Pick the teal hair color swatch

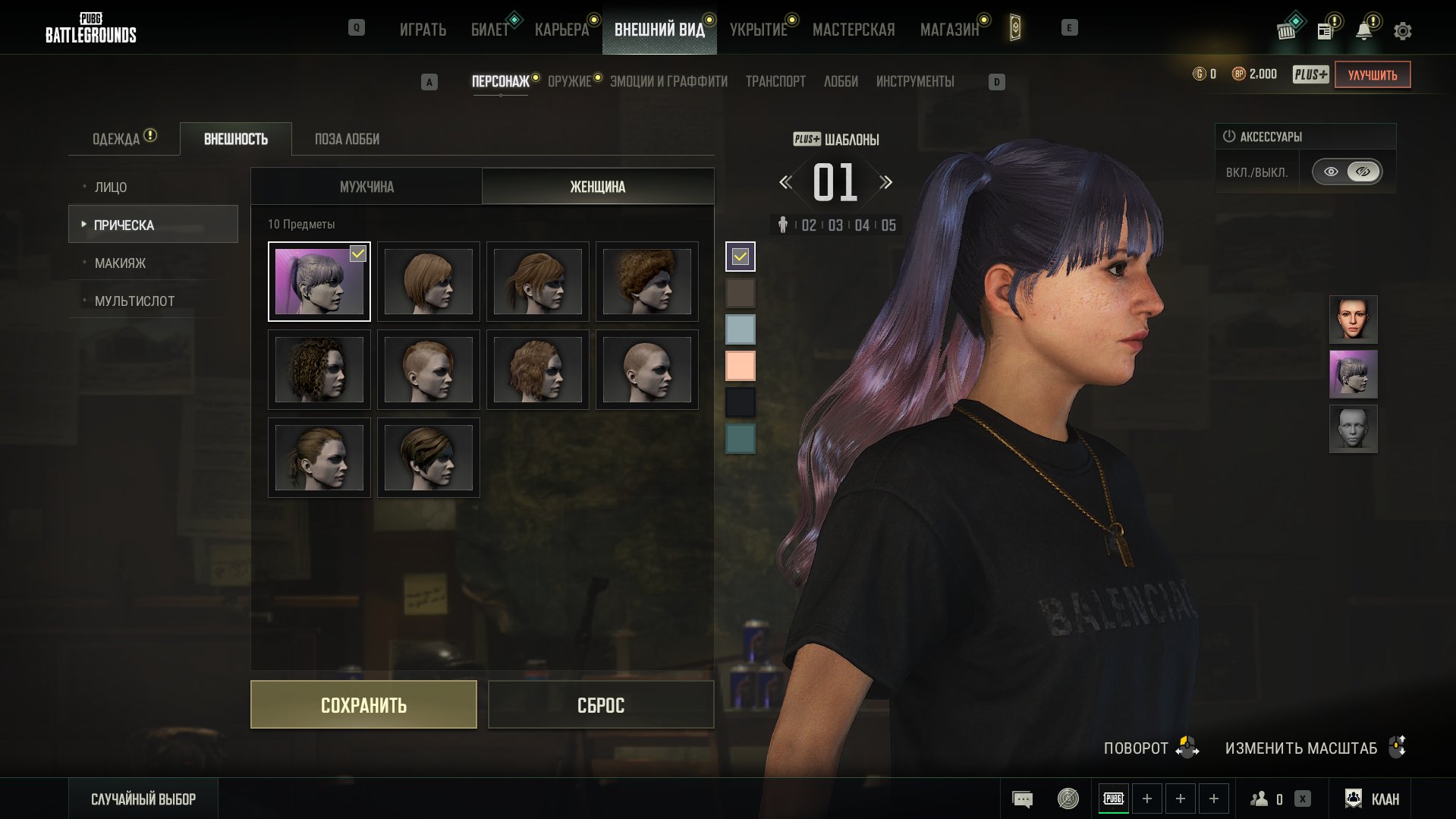tap(740, 439)
